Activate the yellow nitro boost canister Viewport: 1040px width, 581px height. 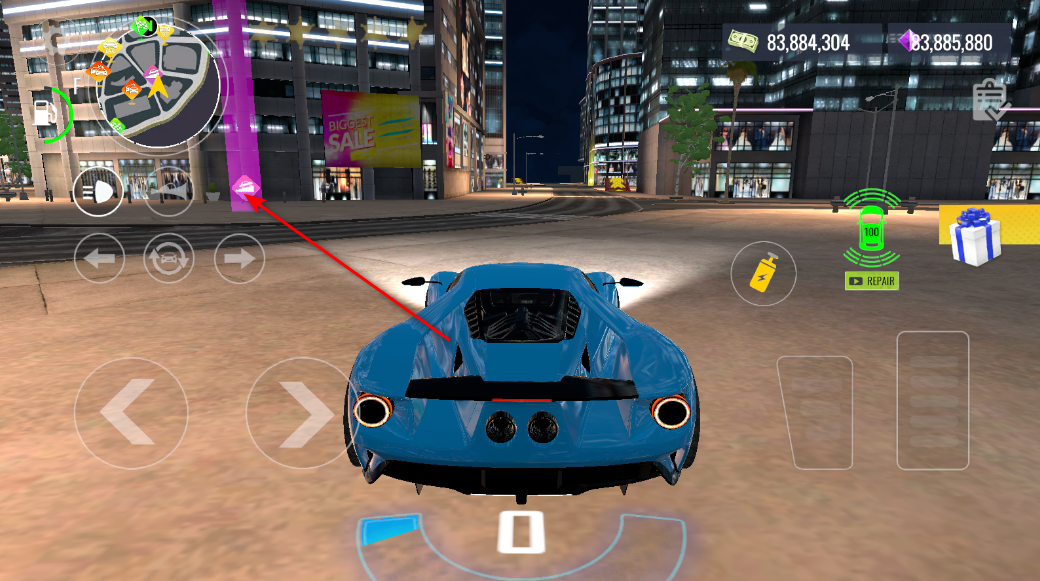click(764, 271)
